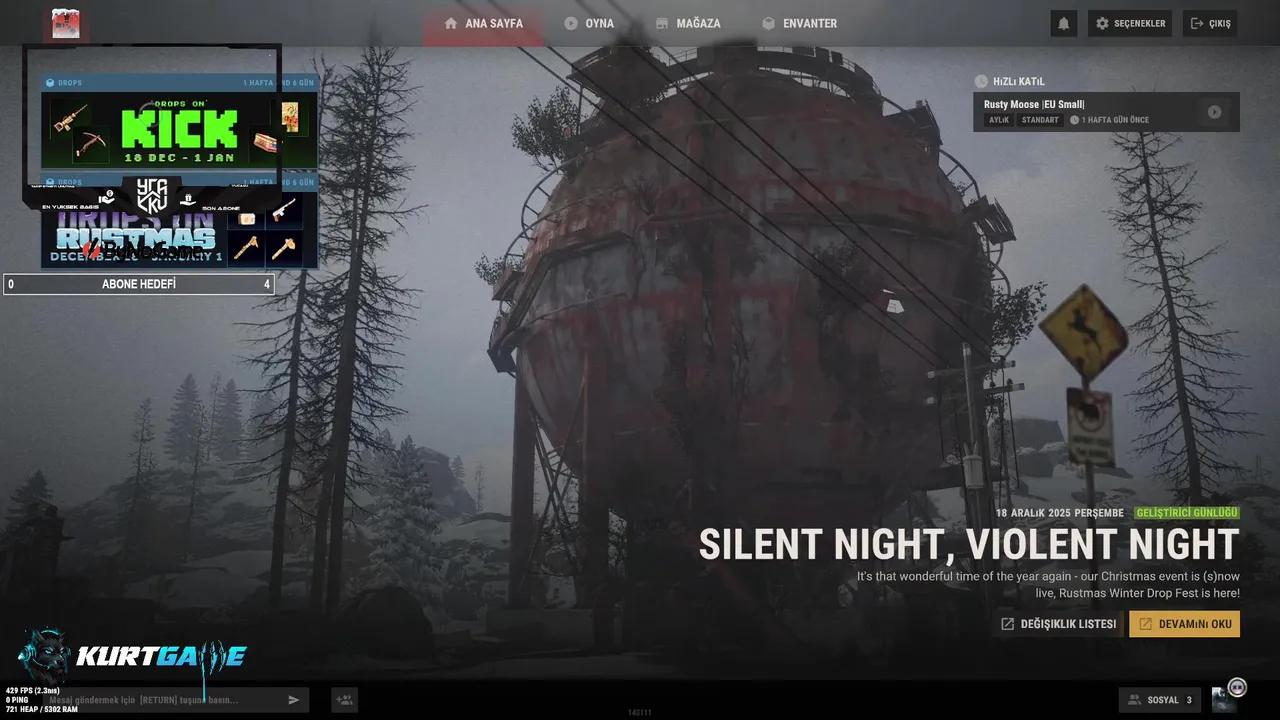This screenshot has width=1280, height=720.
Task: Open the DEĞİŞİKLİK LİSTESİ link
Action: pyautogui.click(x=1057, y=623)
